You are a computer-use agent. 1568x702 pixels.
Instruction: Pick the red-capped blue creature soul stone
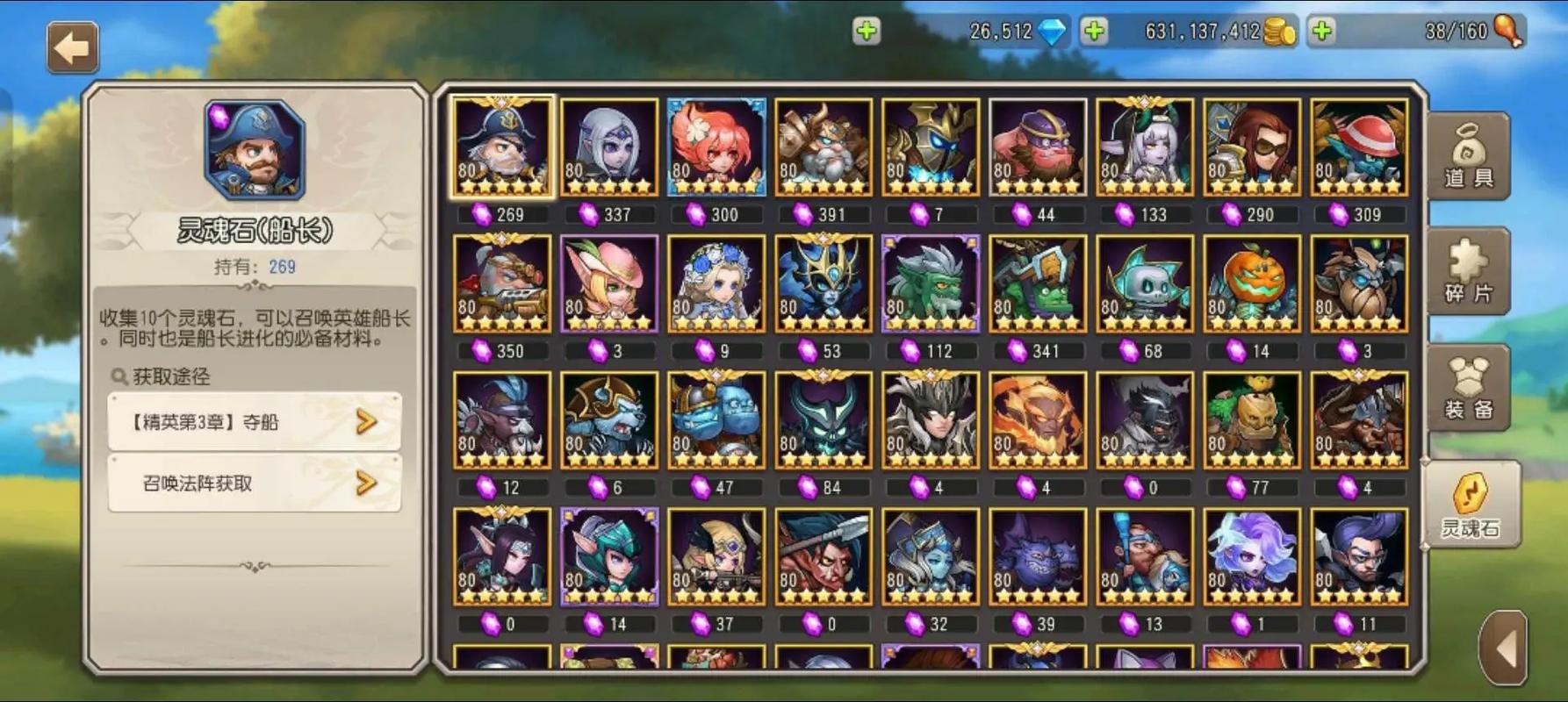[x=1358, y=147]
